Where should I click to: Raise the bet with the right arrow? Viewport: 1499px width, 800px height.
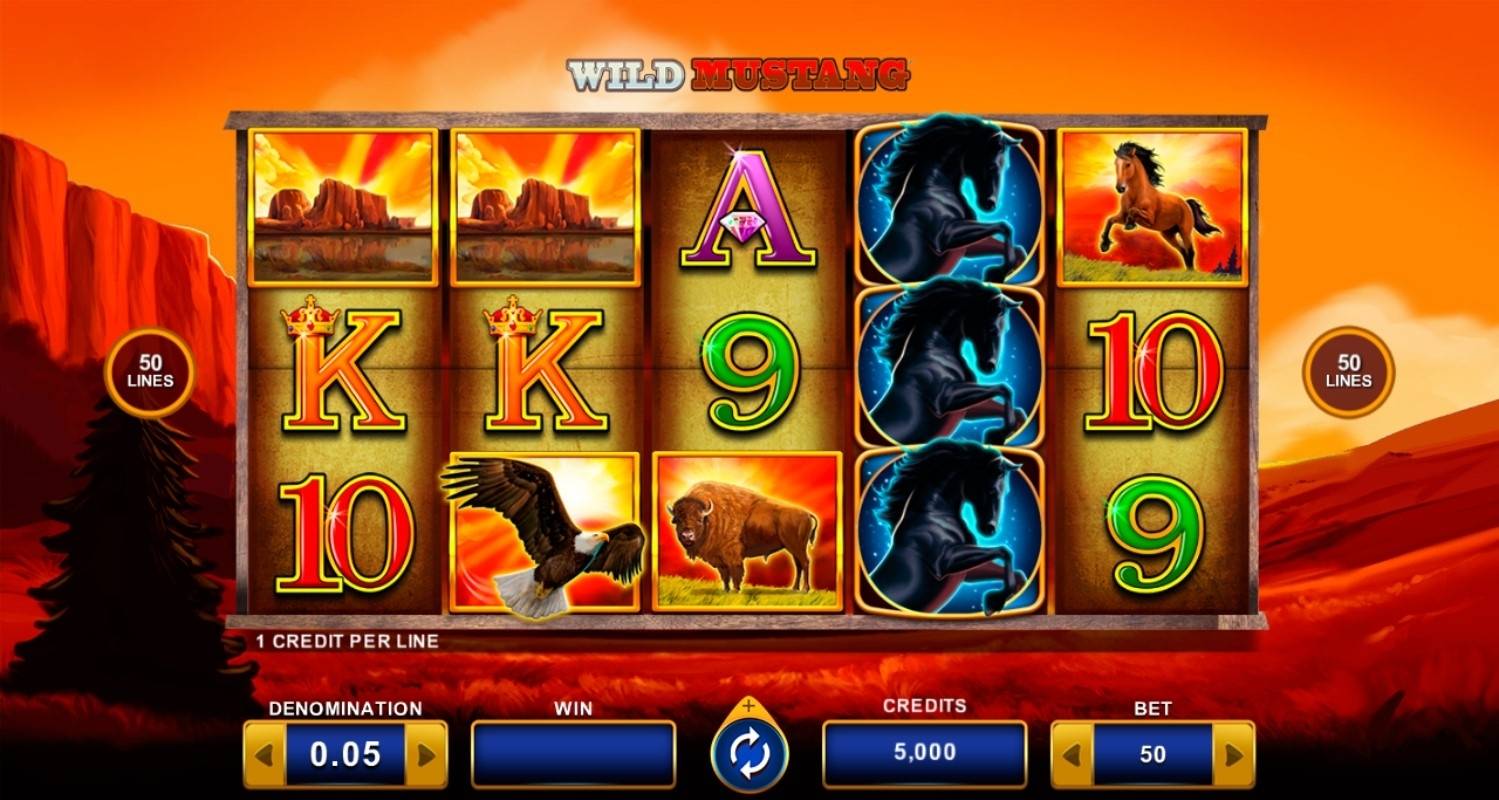point(1233,755)
